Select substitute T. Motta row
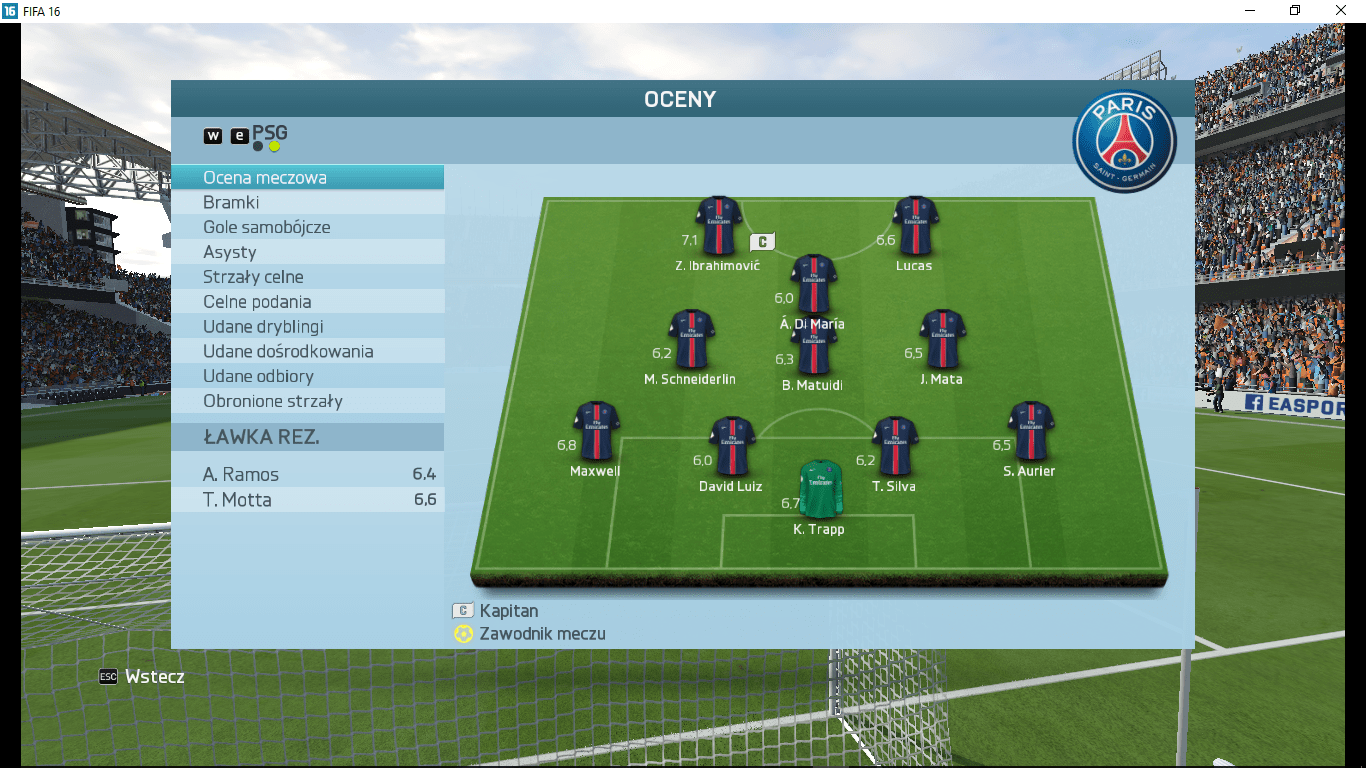Viewport: 1366px width, 768px height. point(307,500)
